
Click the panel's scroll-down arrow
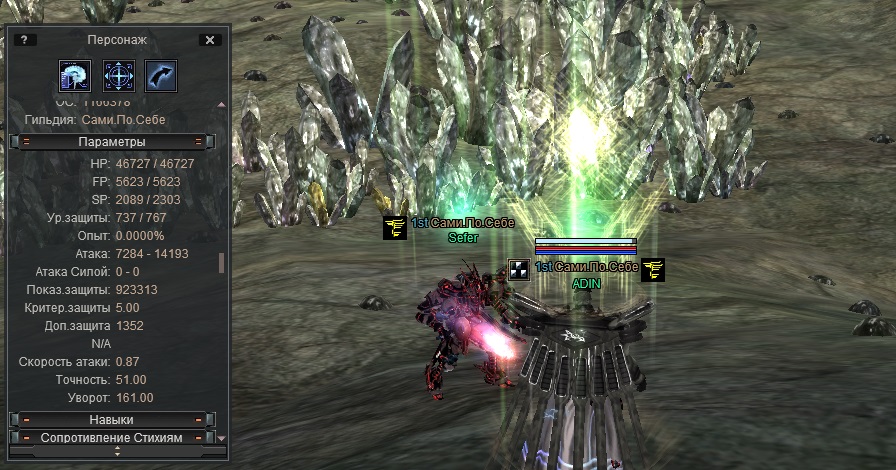click(221, 438)
